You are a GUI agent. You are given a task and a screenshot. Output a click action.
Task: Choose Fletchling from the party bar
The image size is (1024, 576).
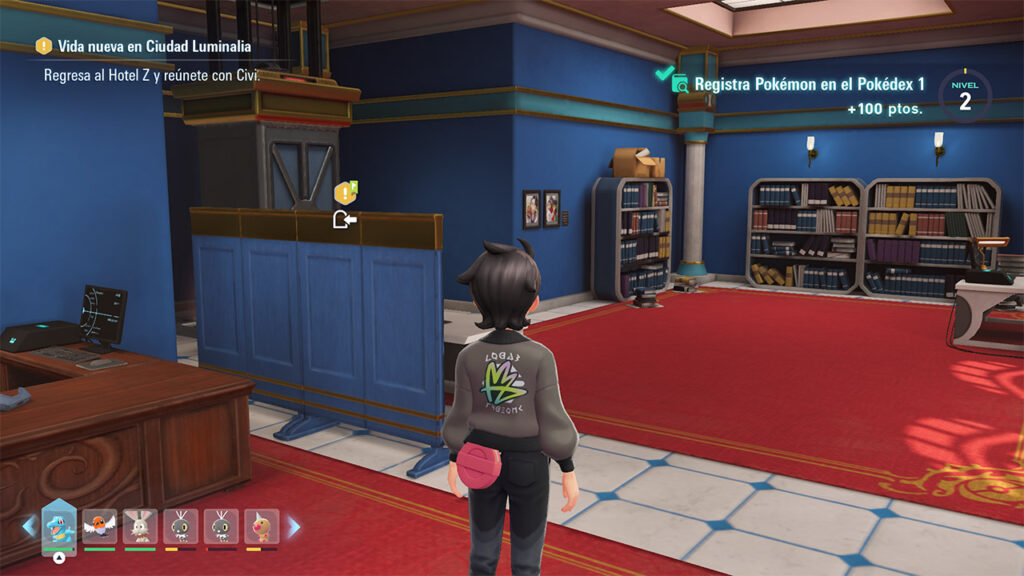pyautogui.click(x=99, y=526)
